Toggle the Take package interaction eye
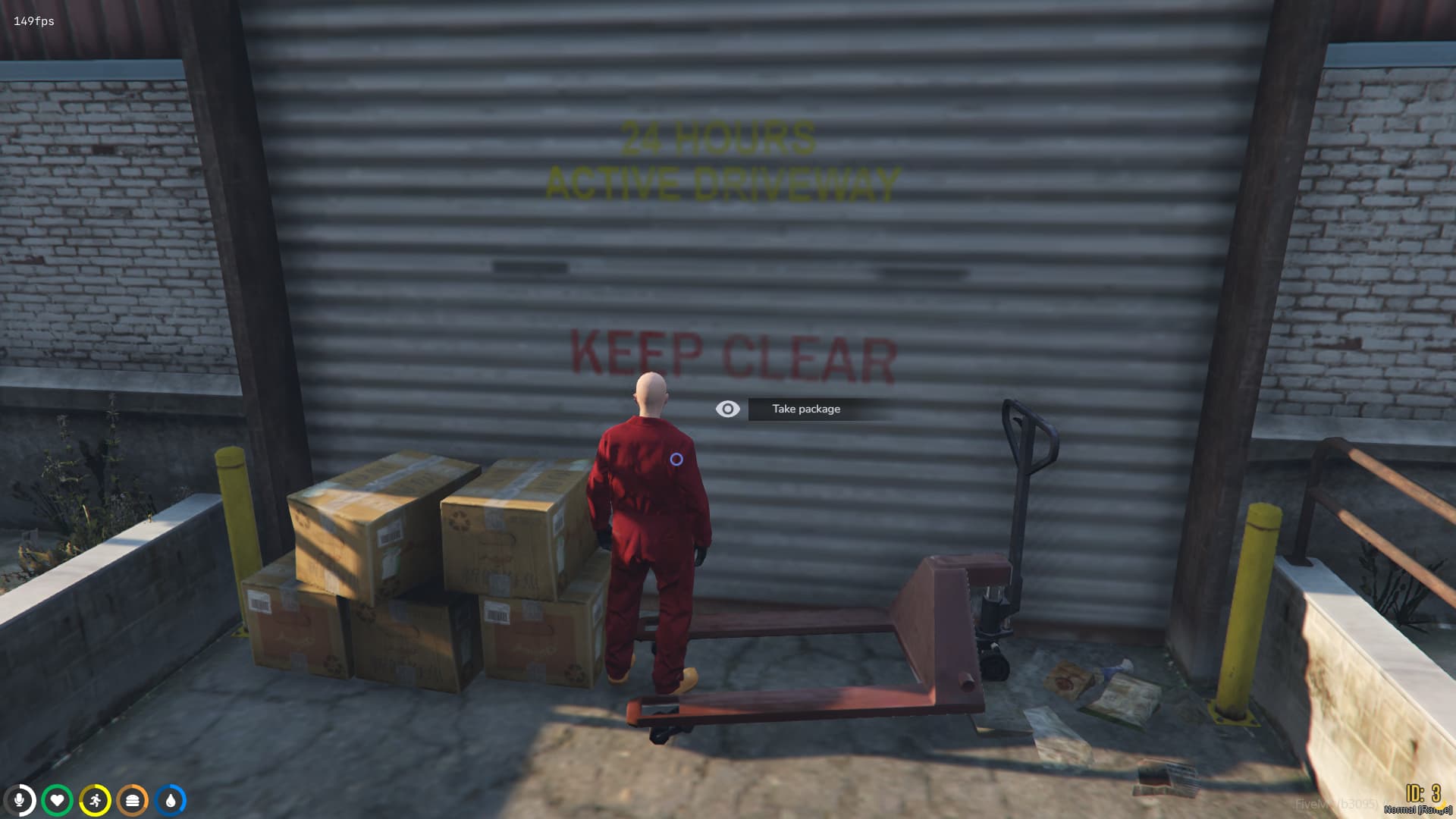This screenshot has height=819, width=1456. [x=729, y=408]
